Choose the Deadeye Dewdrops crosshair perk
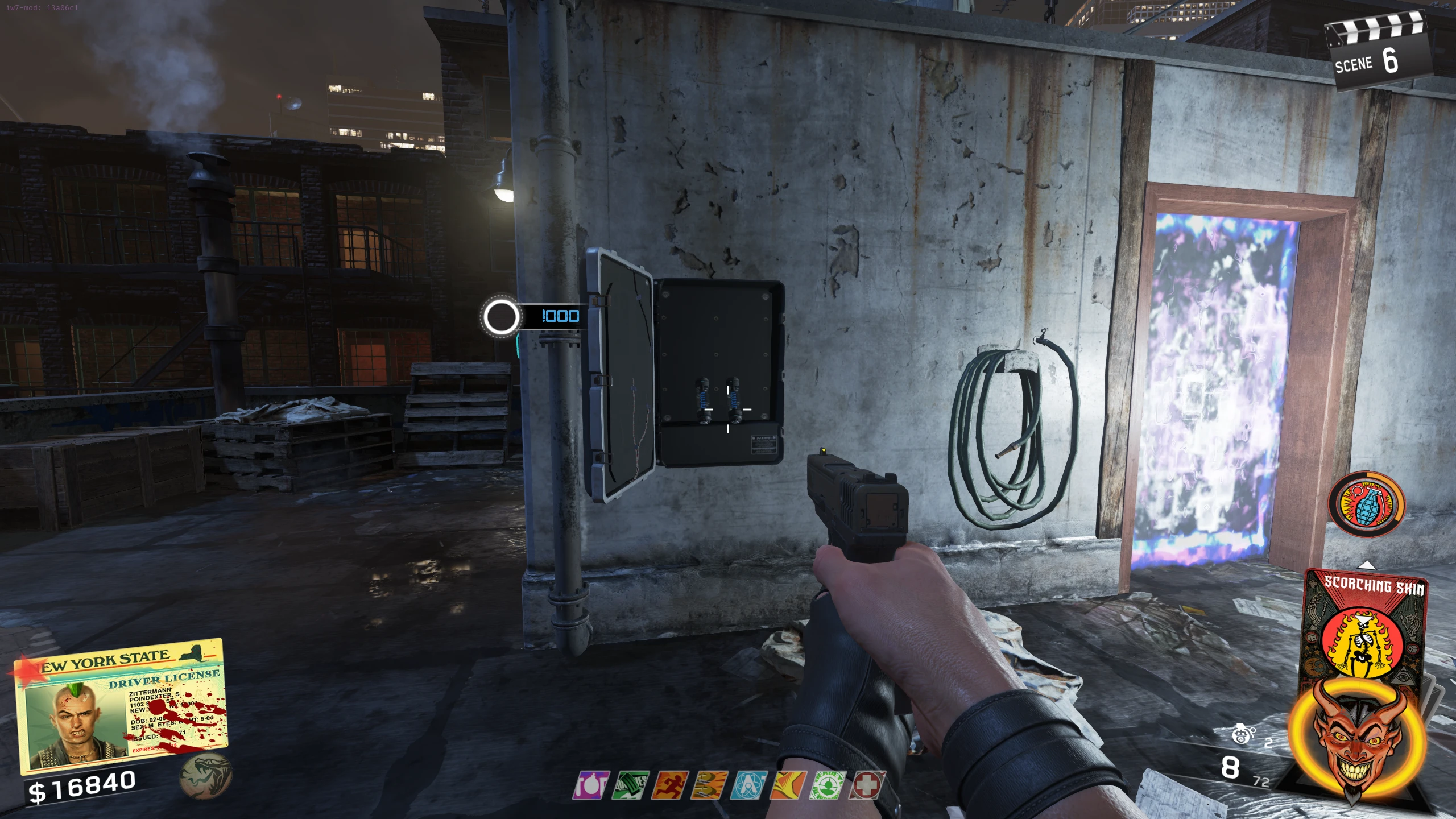 828,785
